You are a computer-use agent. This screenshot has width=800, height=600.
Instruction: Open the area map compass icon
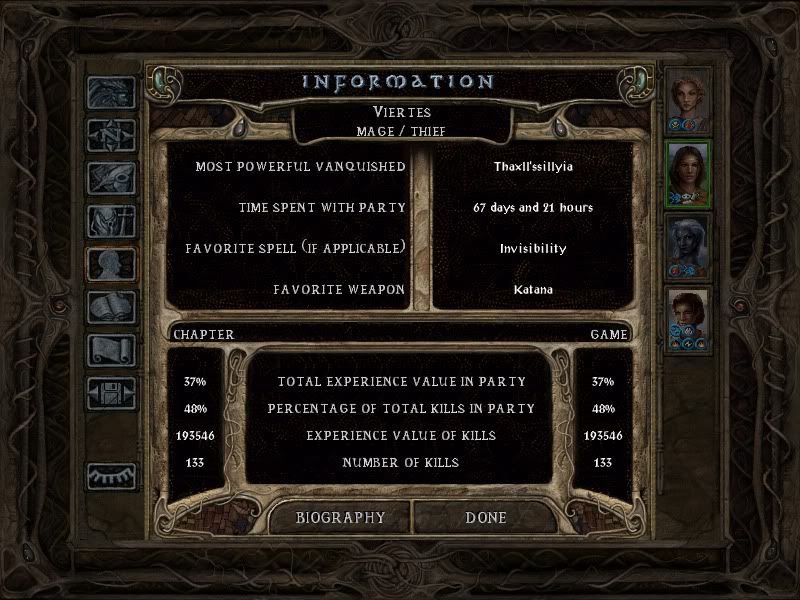pos(110,135)
